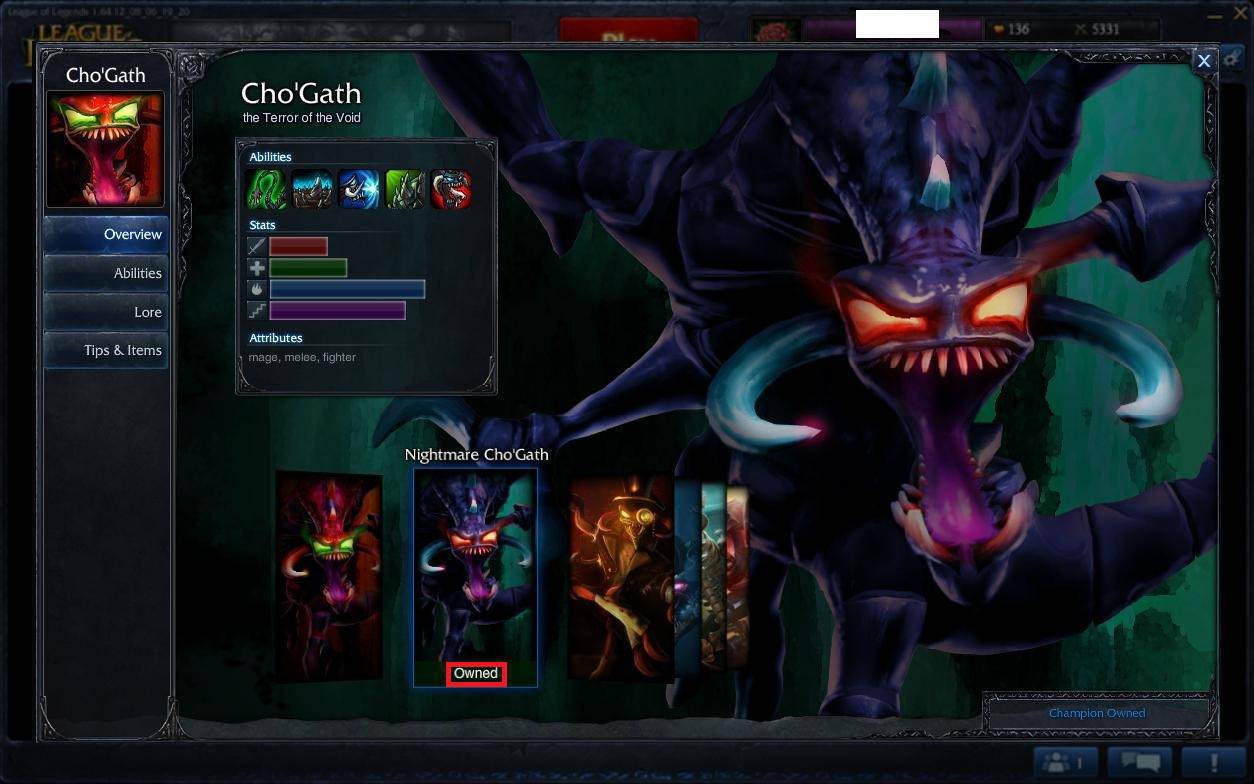Select the Vorpal Spikes ability icon
1254x784 pixels.
(x=405, y=189)
